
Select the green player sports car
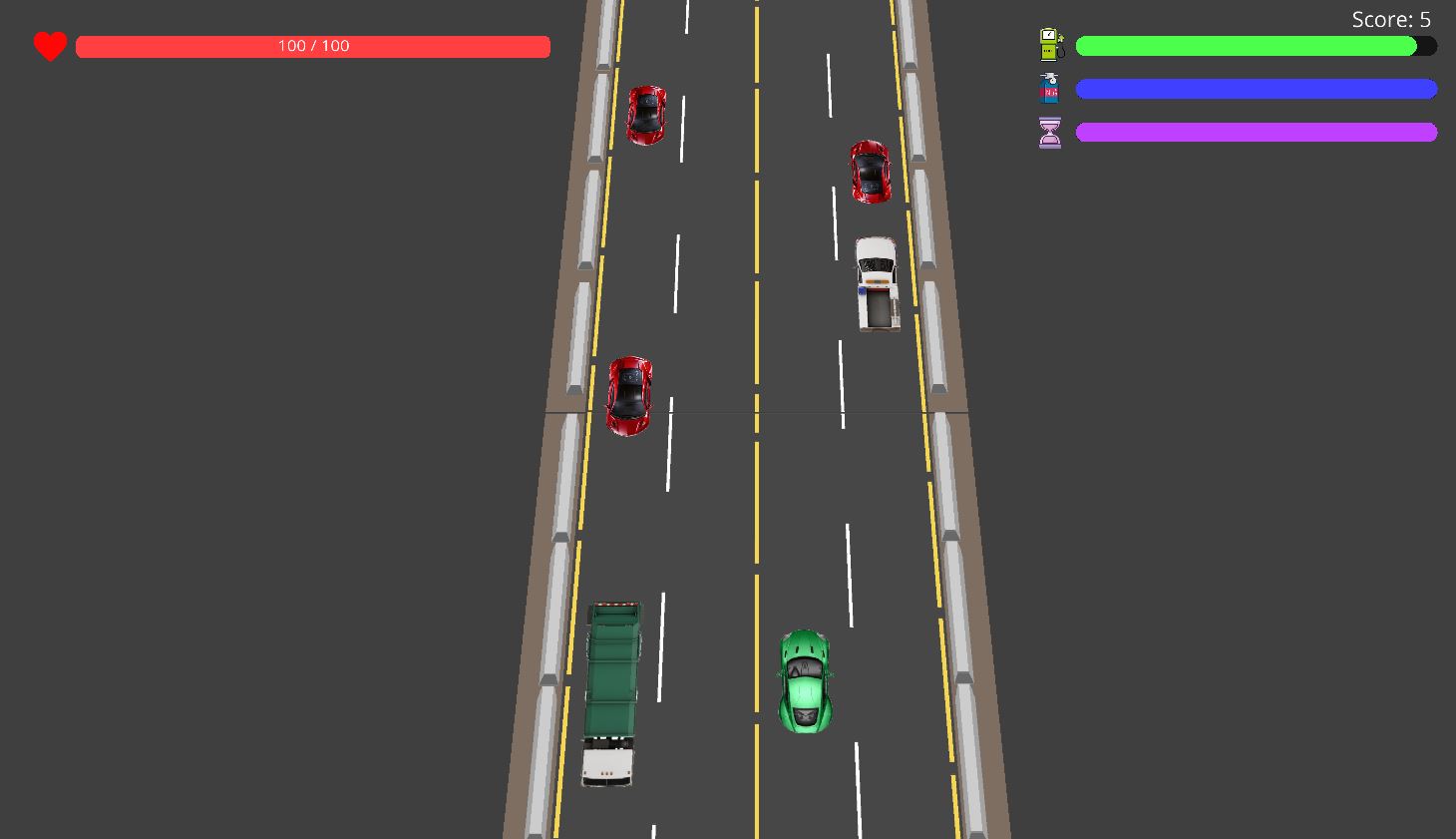[x=803, y=681]
